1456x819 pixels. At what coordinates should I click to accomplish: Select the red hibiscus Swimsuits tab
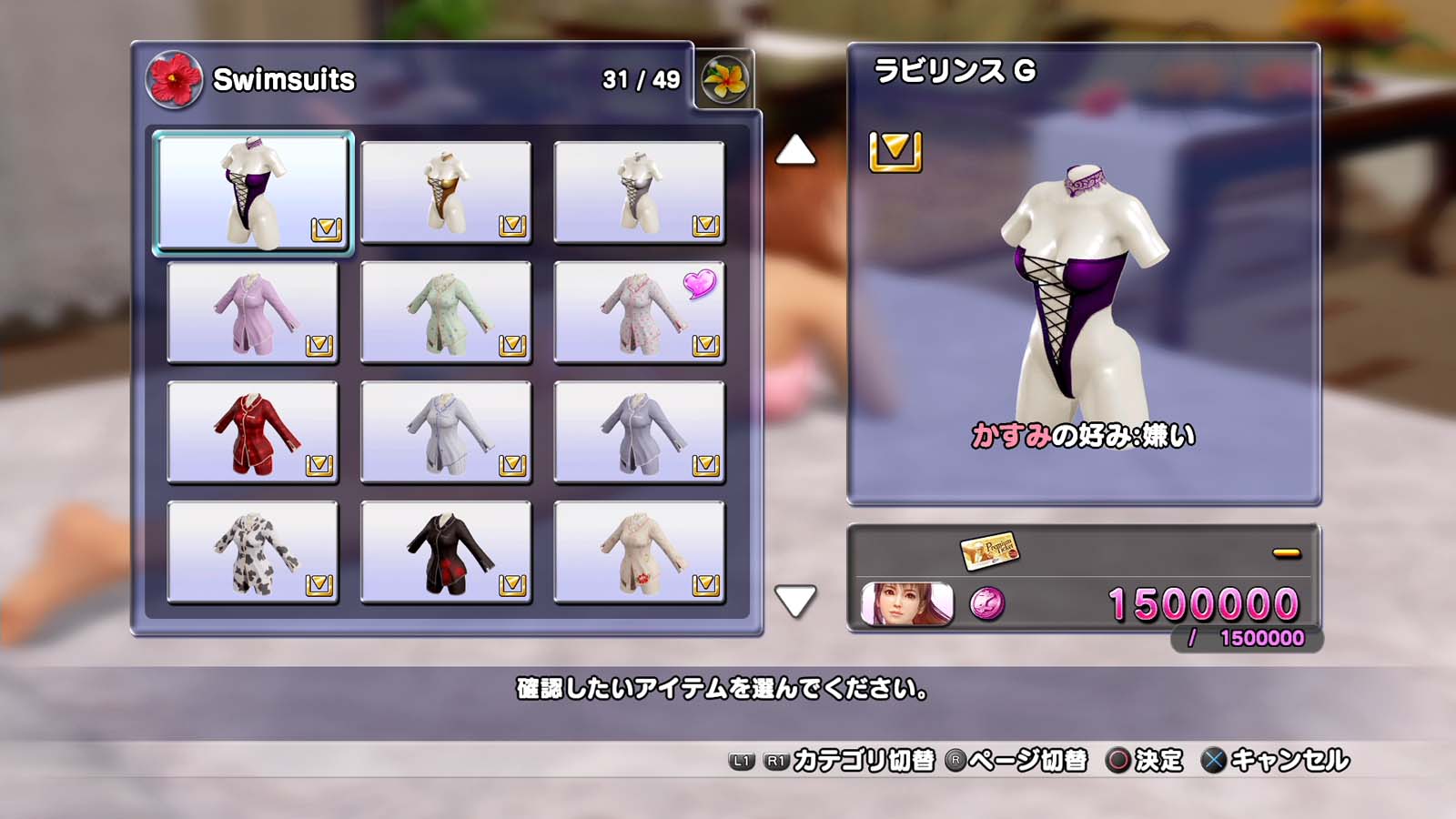(174, 79)
